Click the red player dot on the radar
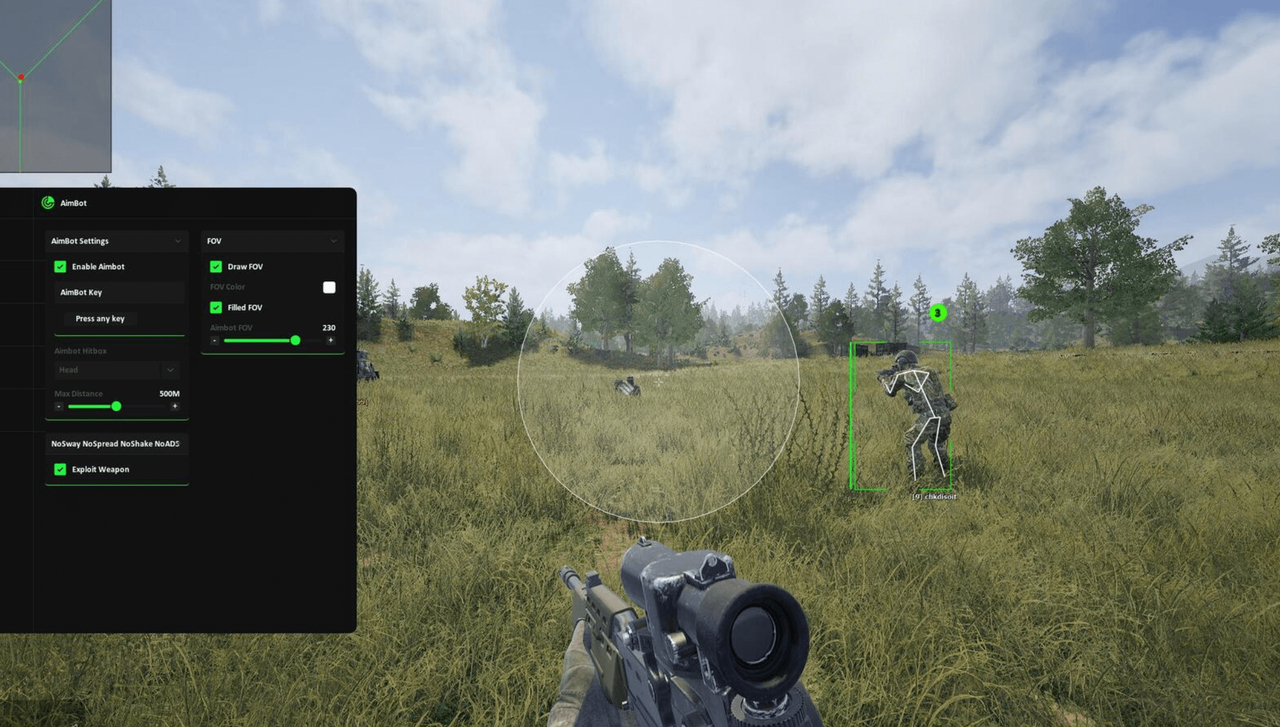This screenshot has height=727, width=1280. click(x=22, y=74)
